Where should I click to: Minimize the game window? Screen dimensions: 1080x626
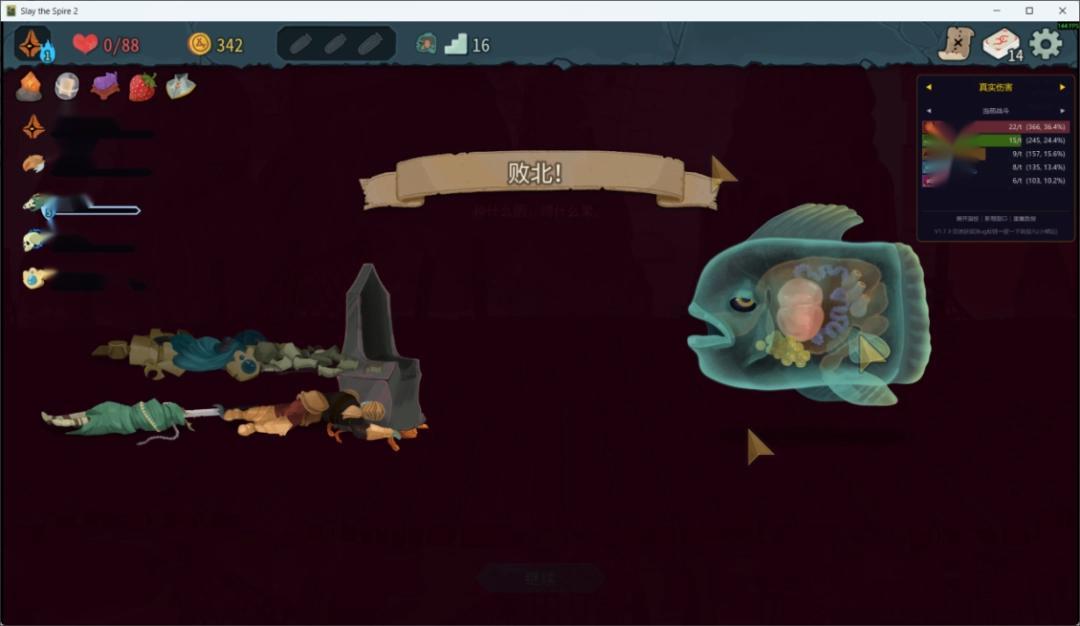(x=996, y=10)
